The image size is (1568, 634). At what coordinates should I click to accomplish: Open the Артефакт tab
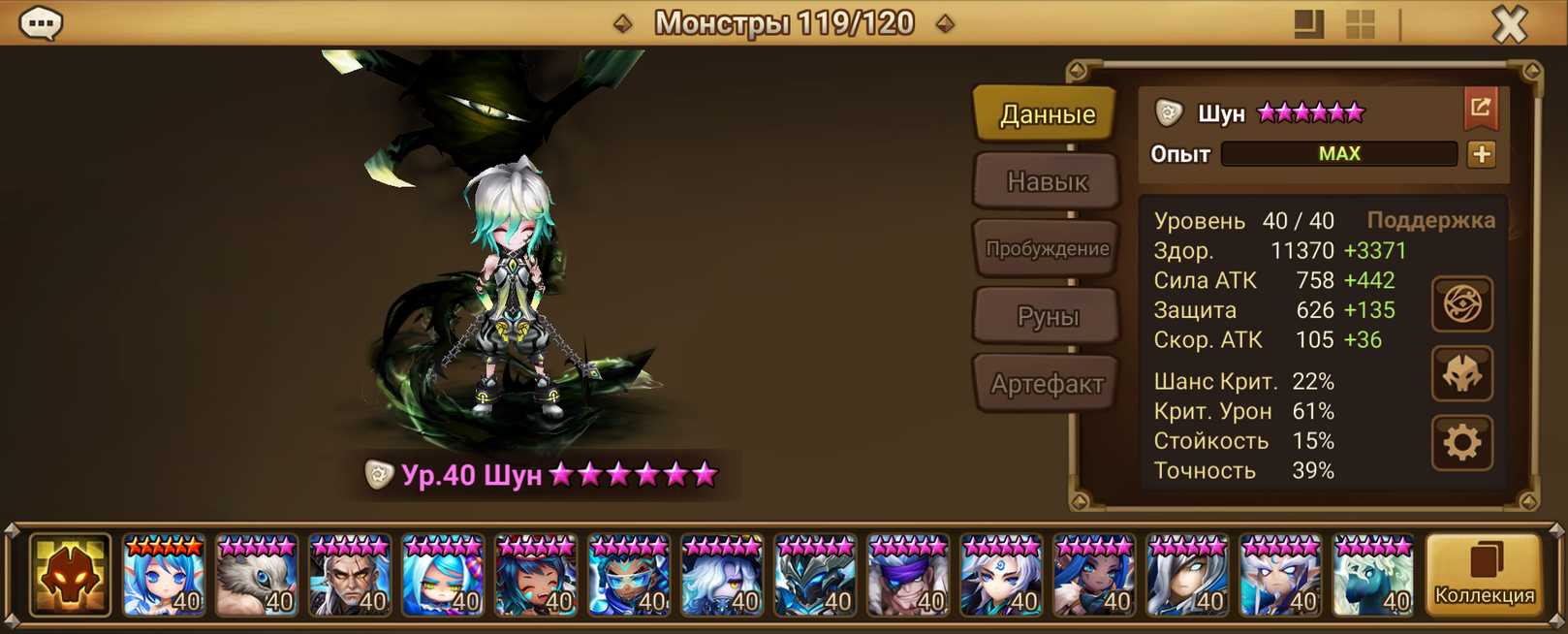[1047, 384]
